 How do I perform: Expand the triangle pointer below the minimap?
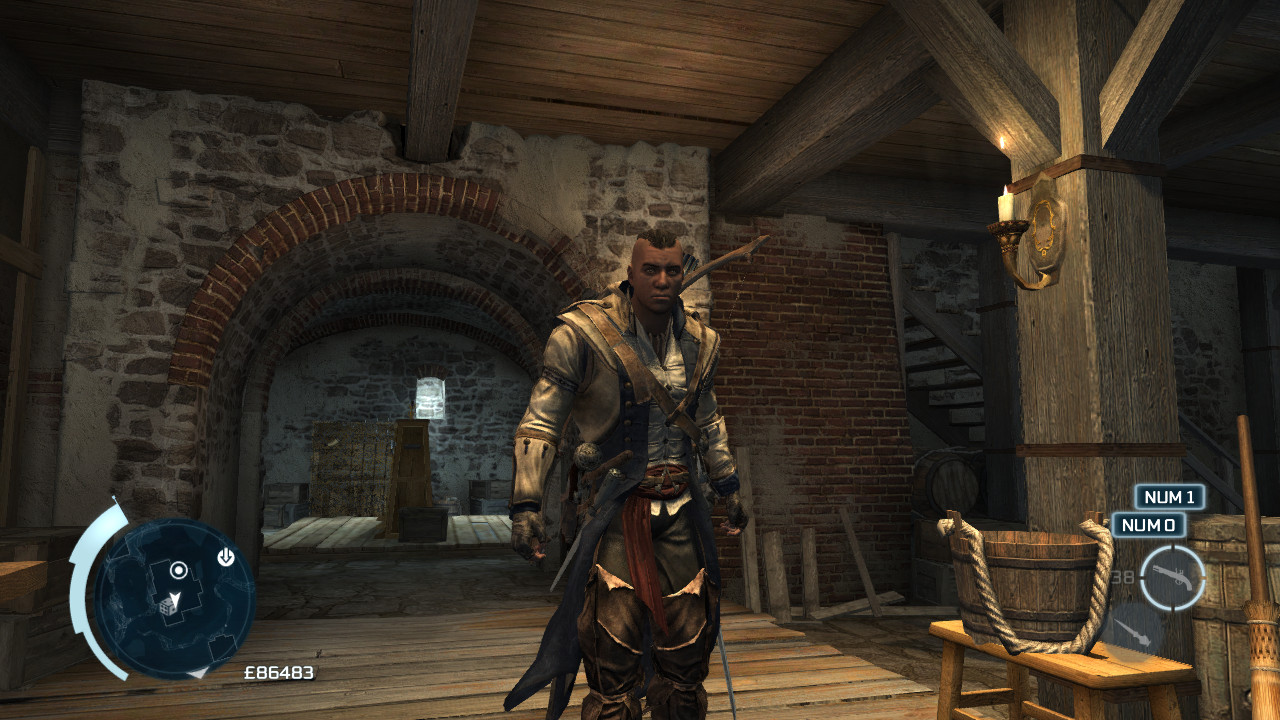click(198, 674)
